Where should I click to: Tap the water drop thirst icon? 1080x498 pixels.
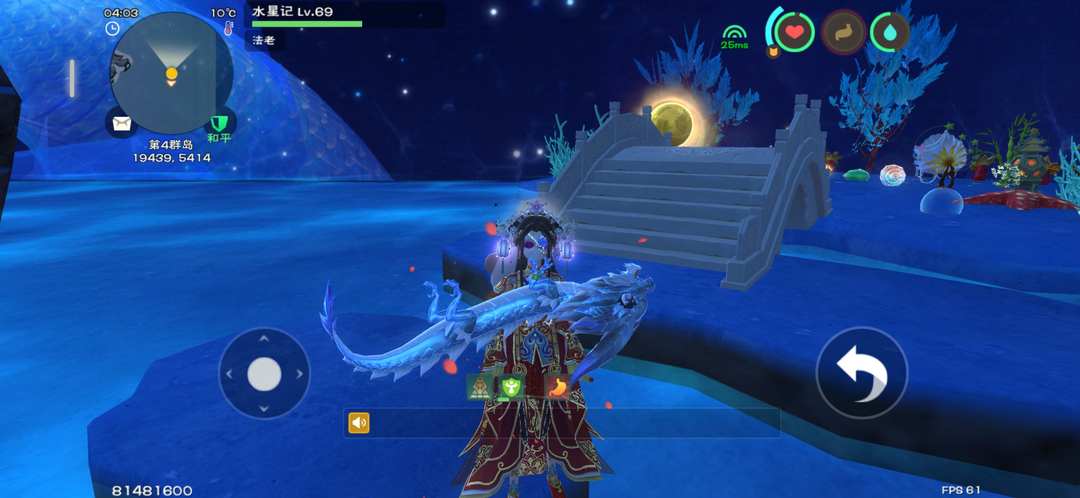pos(890,32)
